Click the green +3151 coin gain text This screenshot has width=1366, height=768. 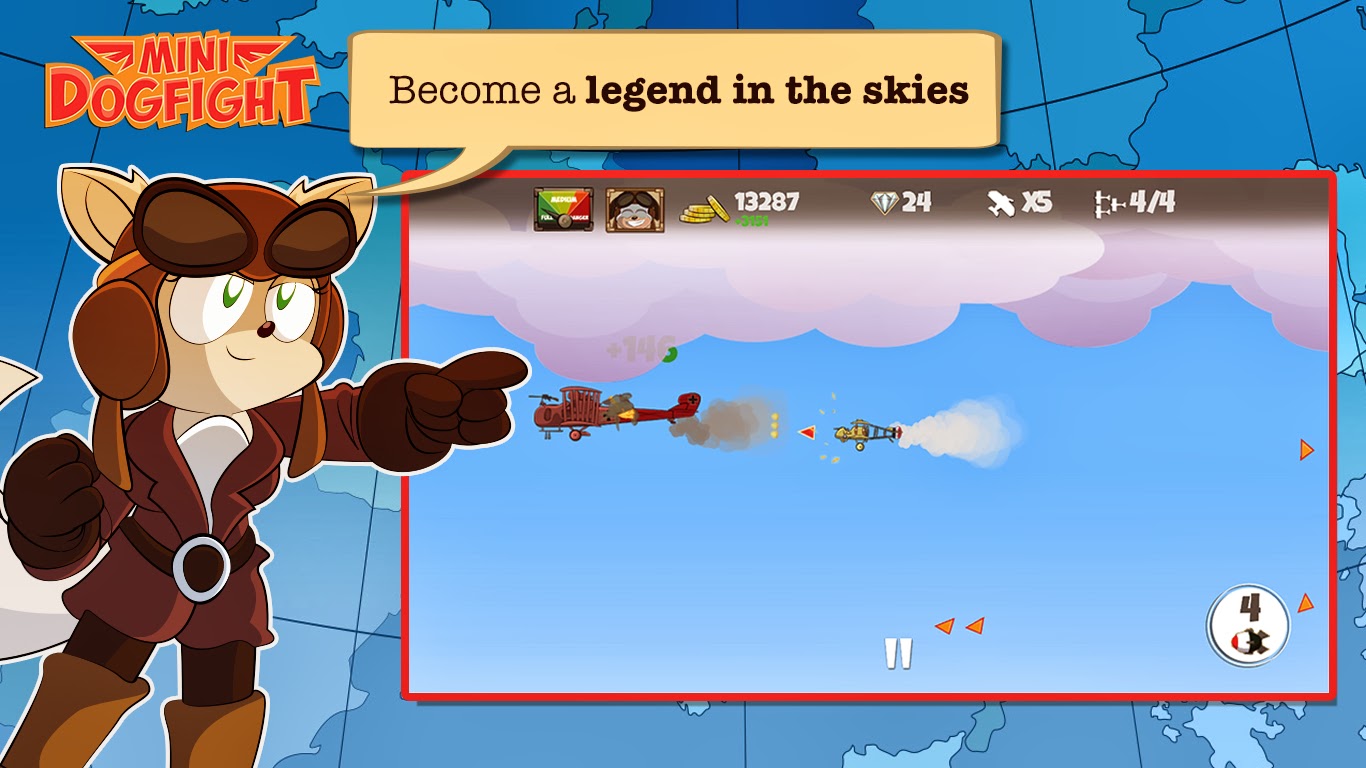[752, 221]
